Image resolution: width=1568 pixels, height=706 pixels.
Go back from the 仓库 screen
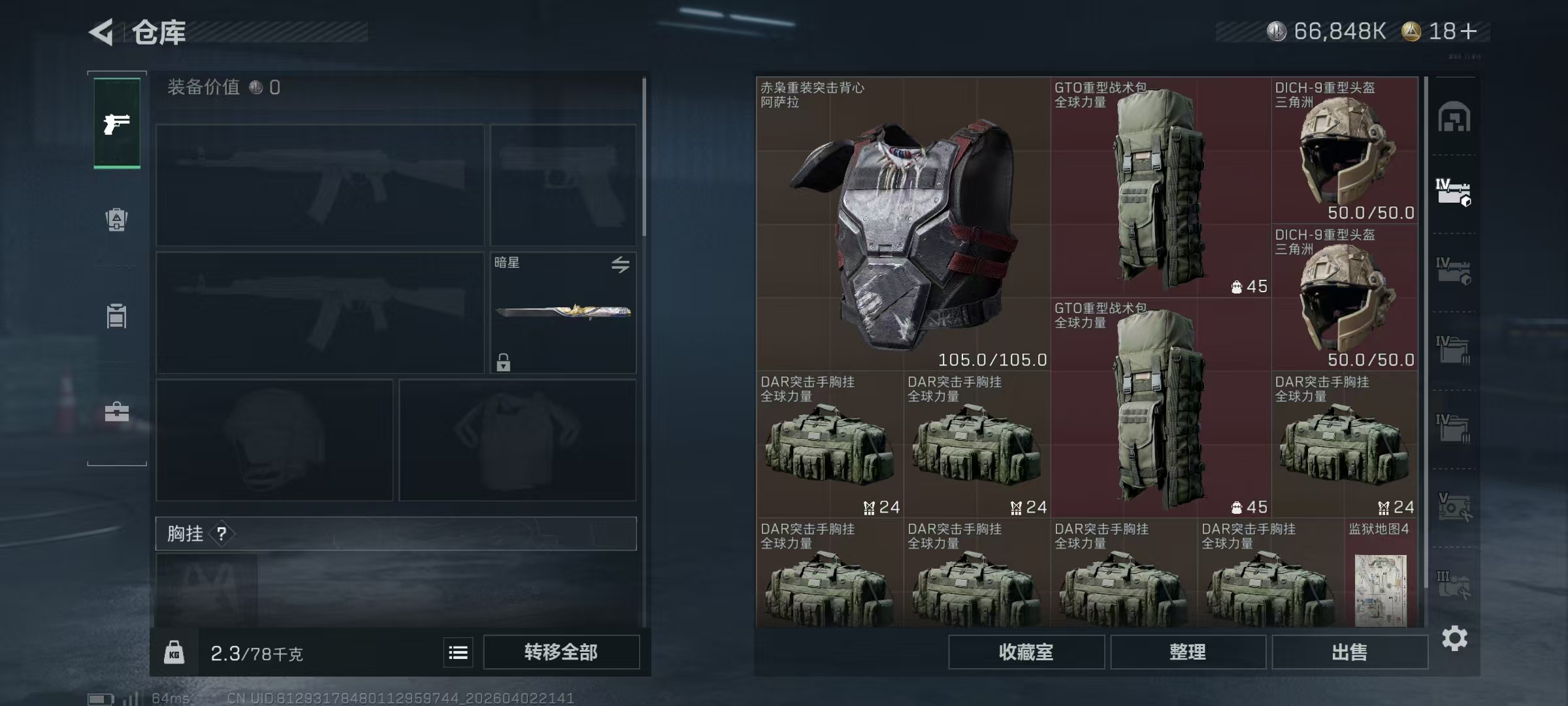point(102,31)
